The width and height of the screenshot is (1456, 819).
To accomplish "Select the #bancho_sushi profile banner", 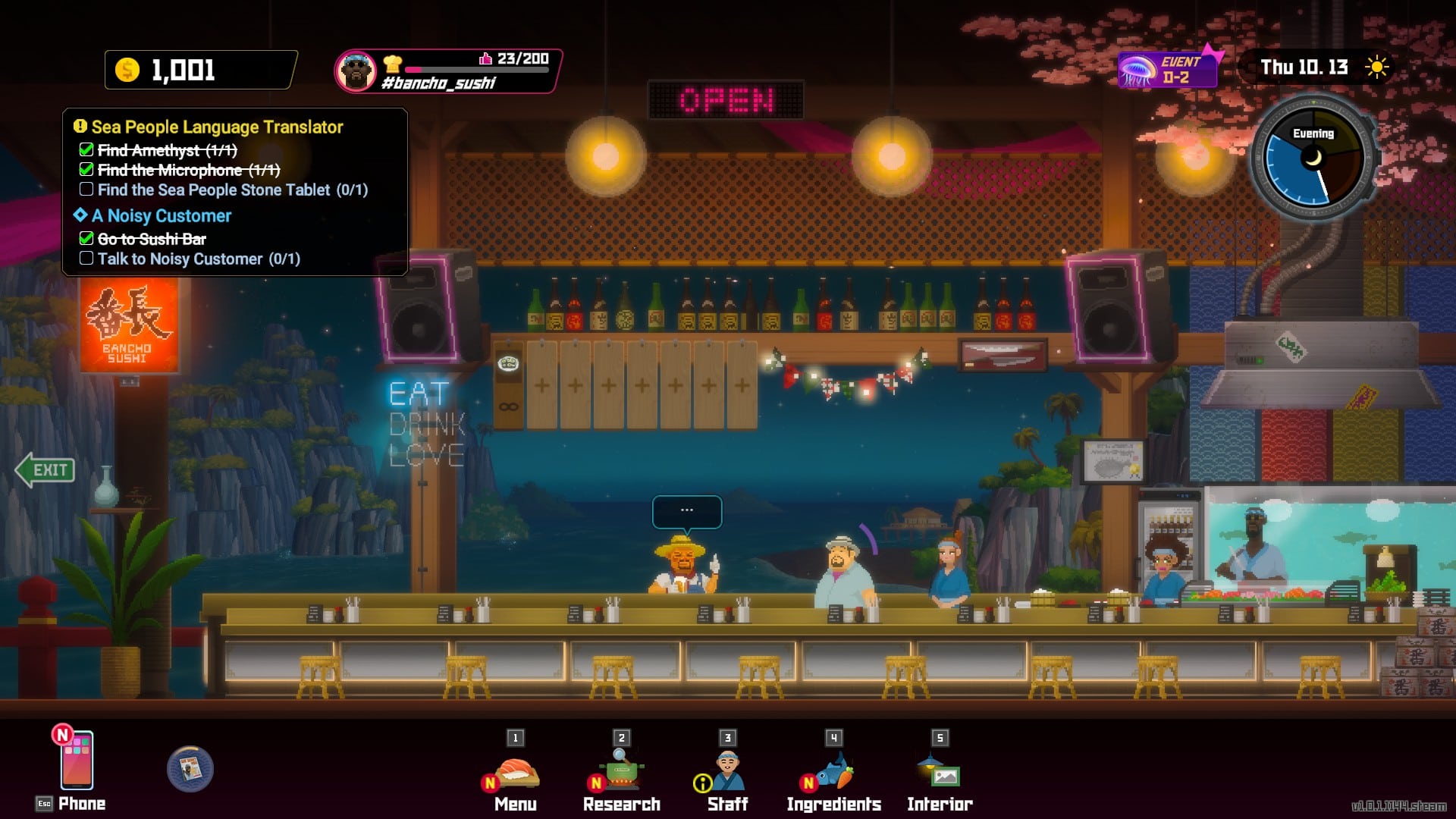I will 447,71.
